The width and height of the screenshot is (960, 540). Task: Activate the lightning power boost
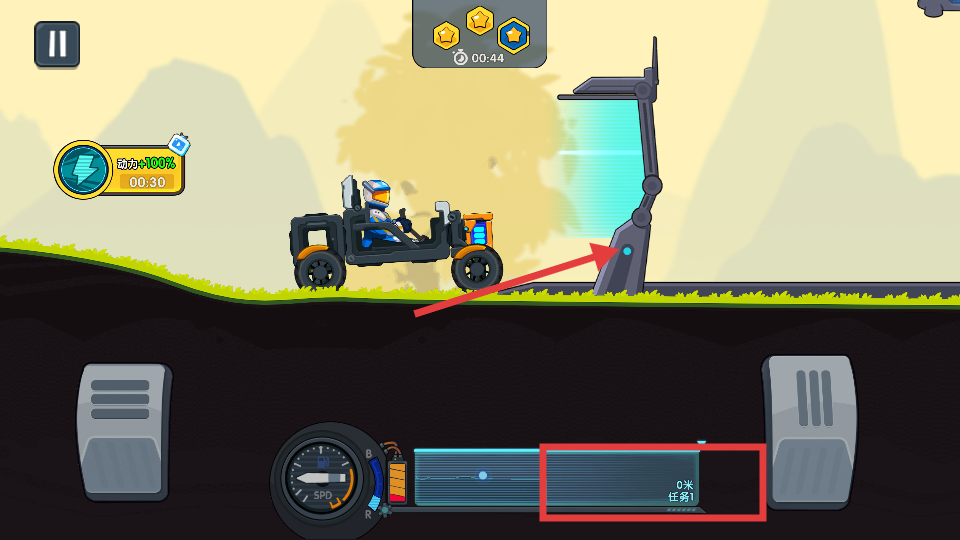click(x=84, y=169)
